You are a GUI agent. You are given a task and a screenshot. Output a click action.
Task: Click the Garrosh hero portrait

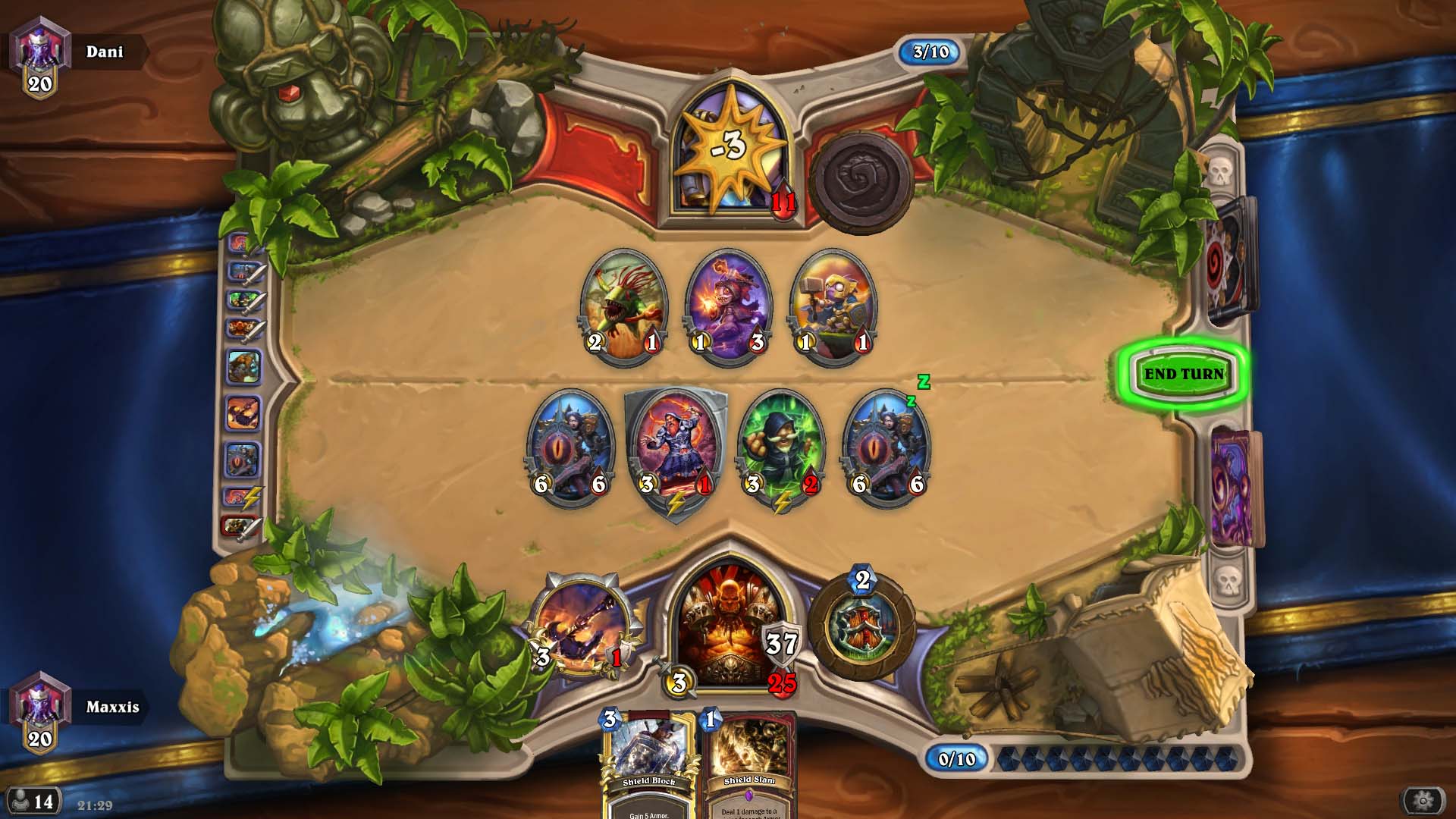point(730,626)
